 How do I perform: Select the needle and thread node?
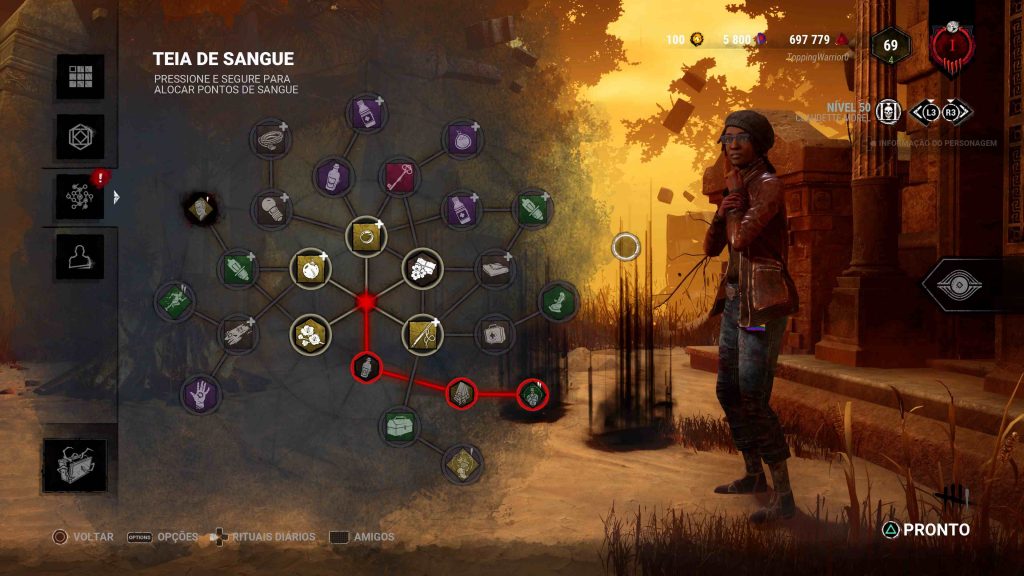422,334
